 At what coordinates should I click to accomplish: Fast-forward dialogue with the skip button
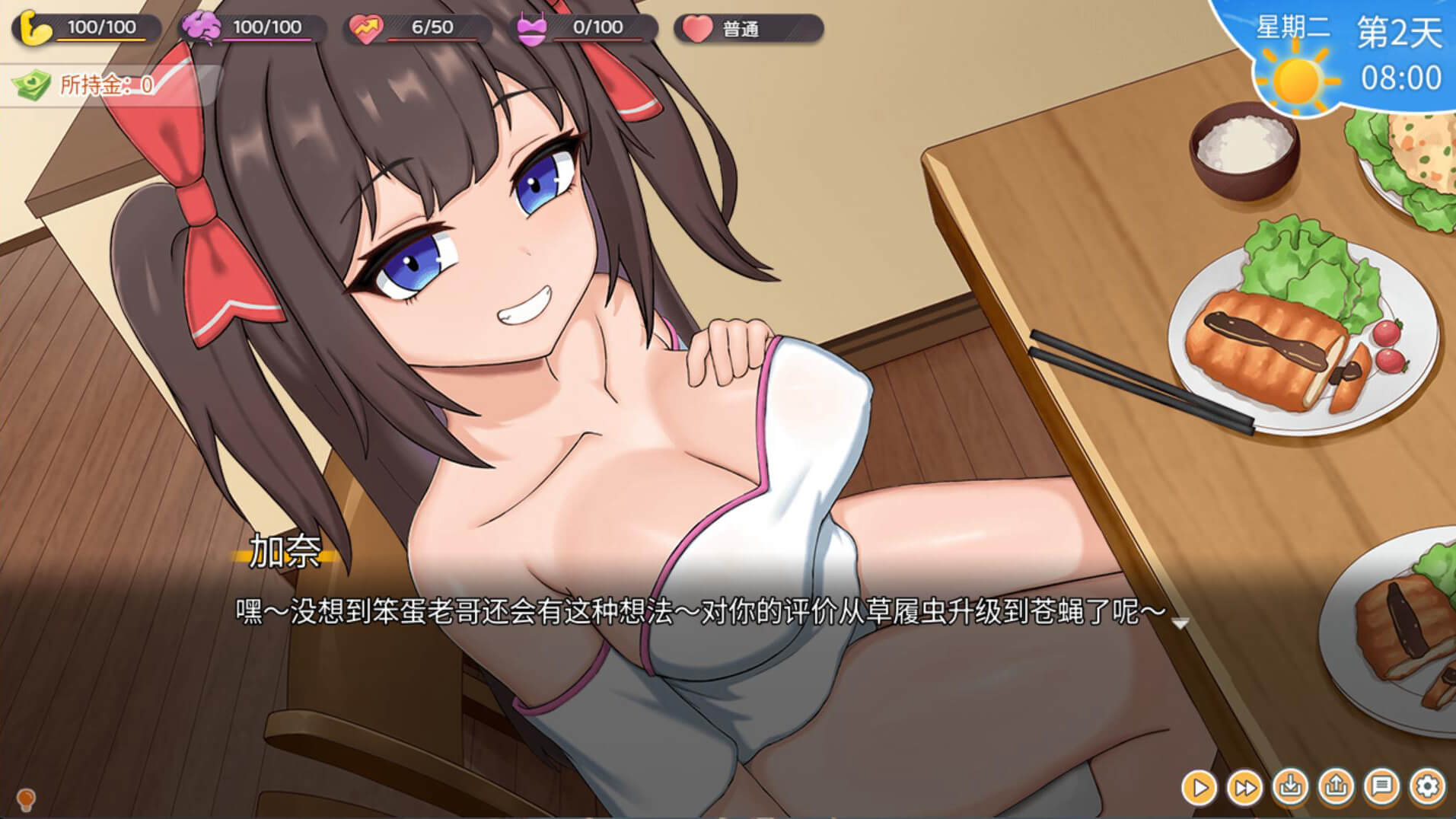pos(1245,787)
